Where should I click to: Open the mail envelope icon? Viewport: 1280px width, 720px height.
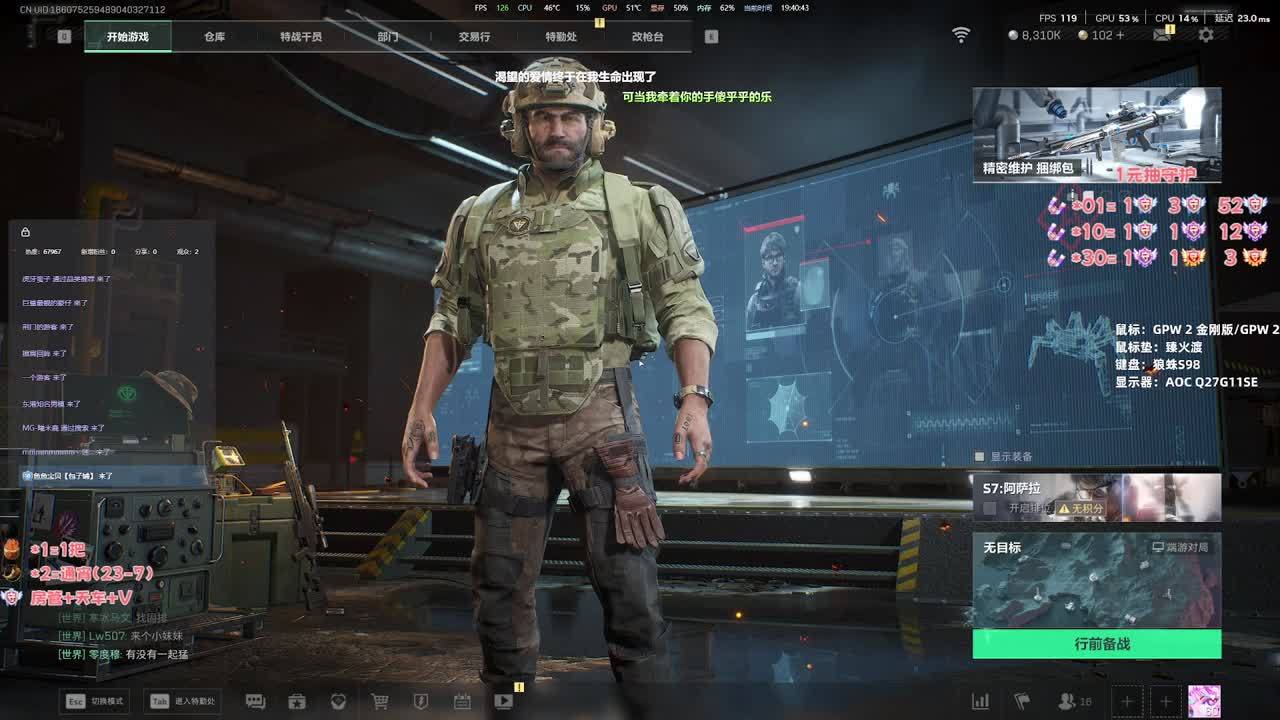tap(1162, 35)
